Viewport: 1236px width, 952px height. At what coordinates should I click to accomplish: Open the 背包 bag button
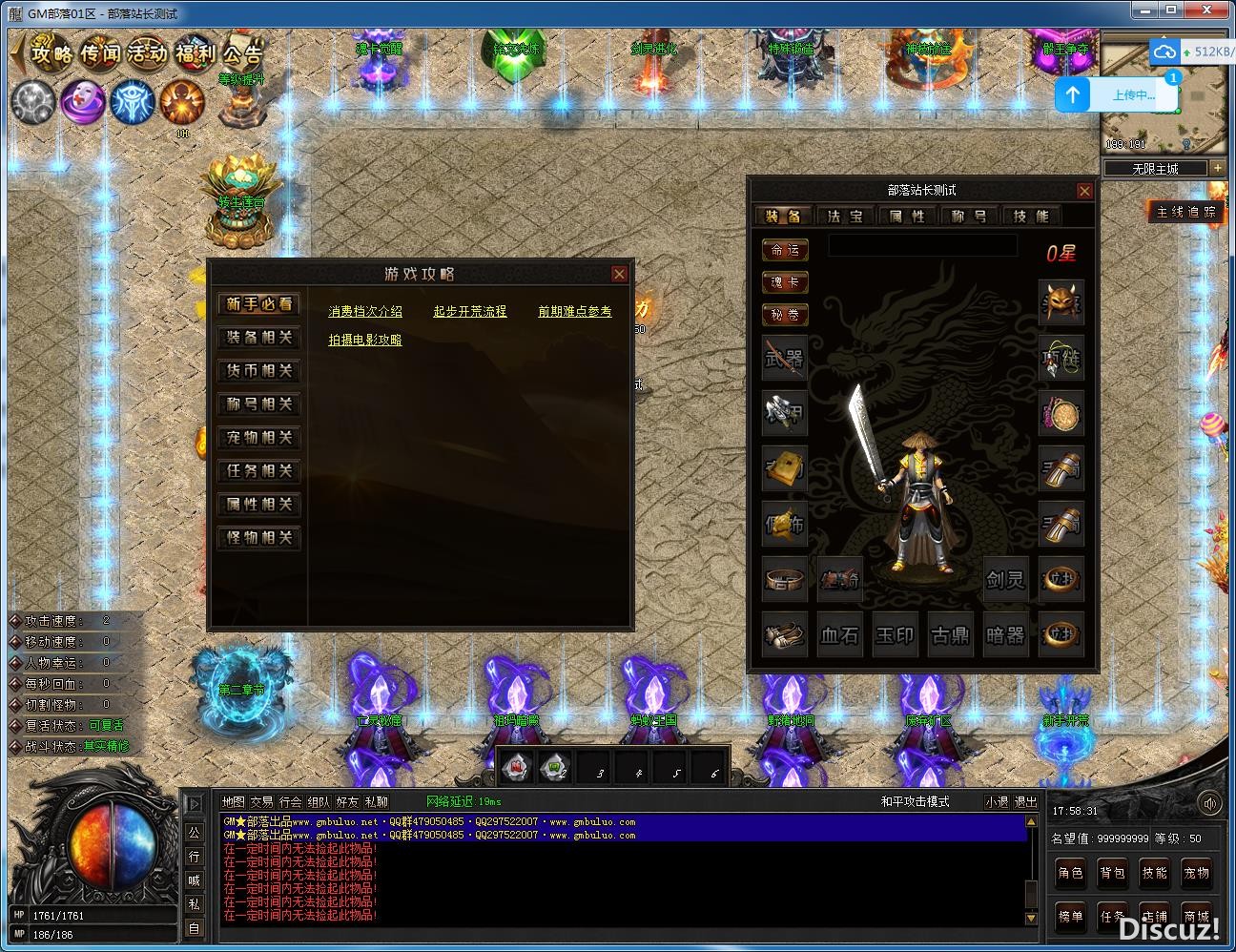pyautogui.click(x=1112, y=872)
